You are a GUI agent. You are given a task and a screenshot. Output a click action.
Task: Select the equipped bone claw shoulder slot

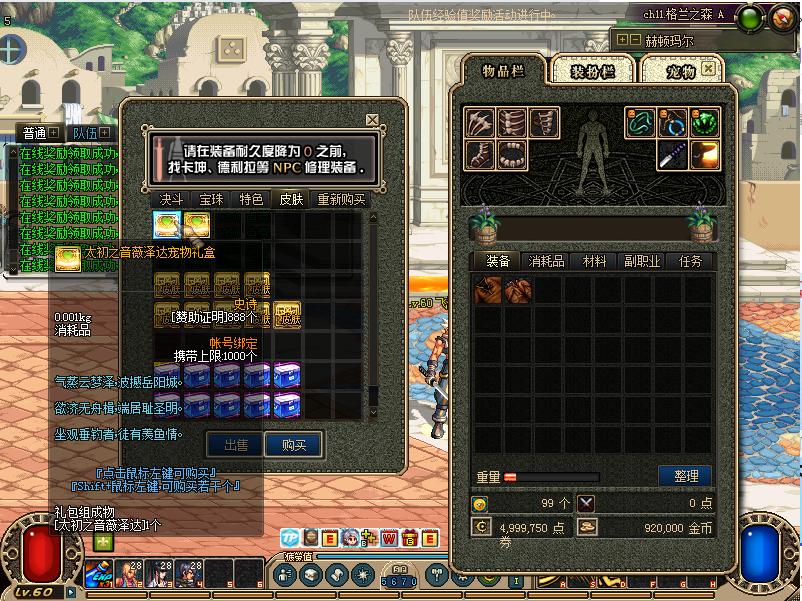[480, 123]
